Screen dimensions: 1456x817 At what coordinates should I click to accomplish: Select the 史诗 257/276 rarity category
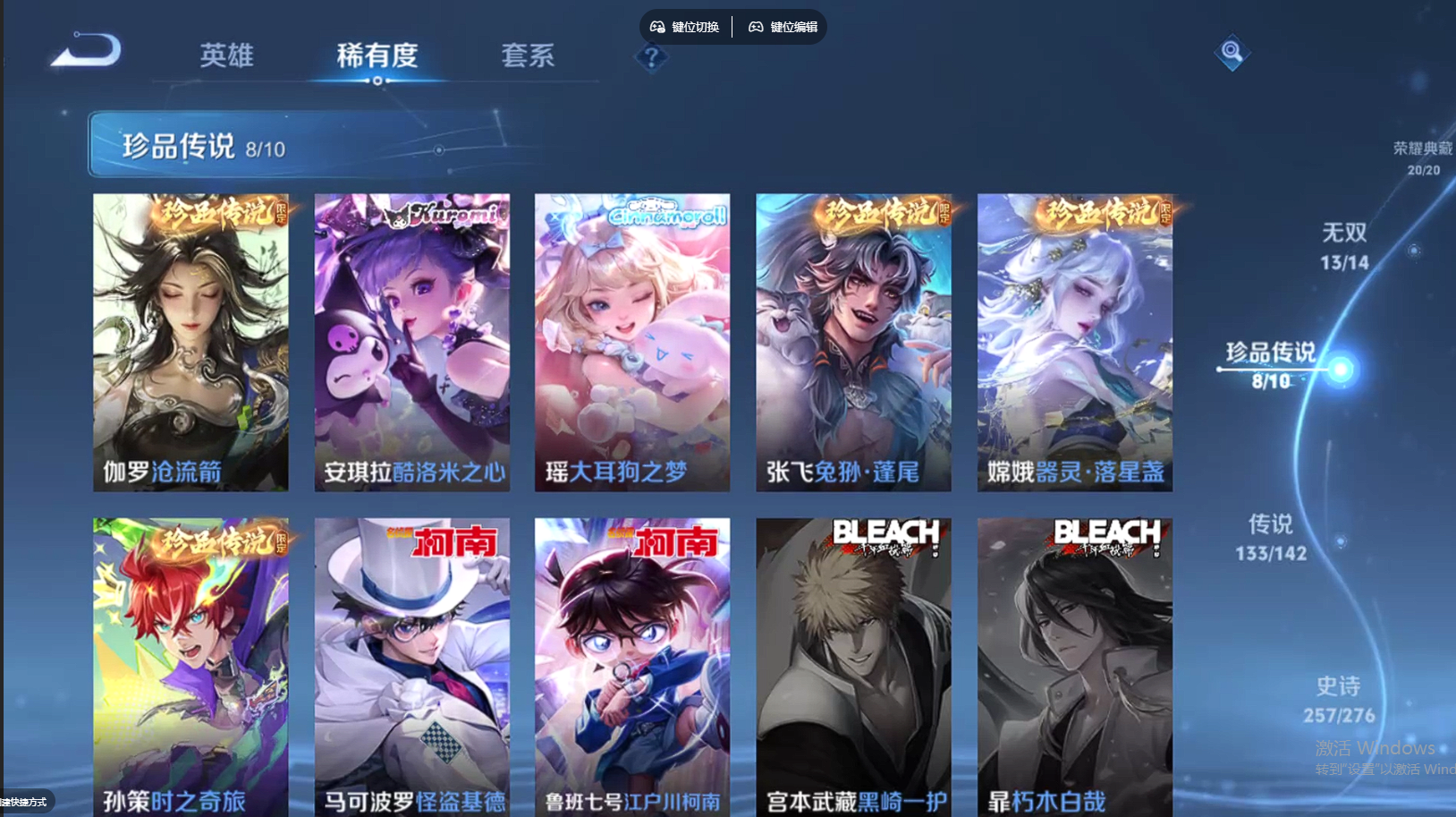click(1339, 700)
